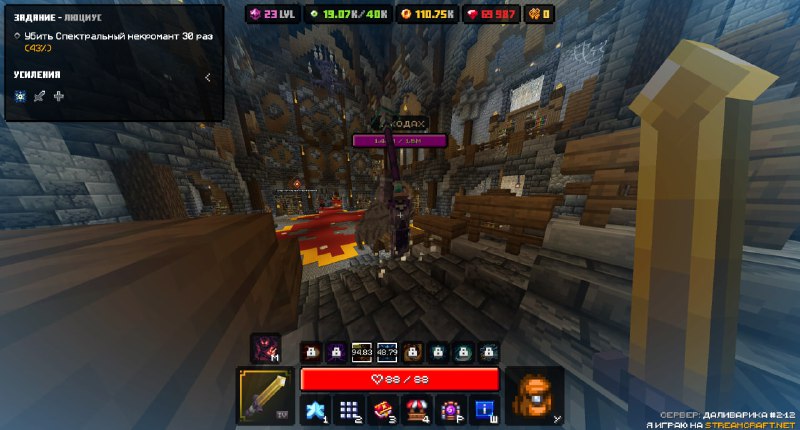The image size is (800, 430).
Task: Click the plus-shaped buff icon
Action: [59, 96]
